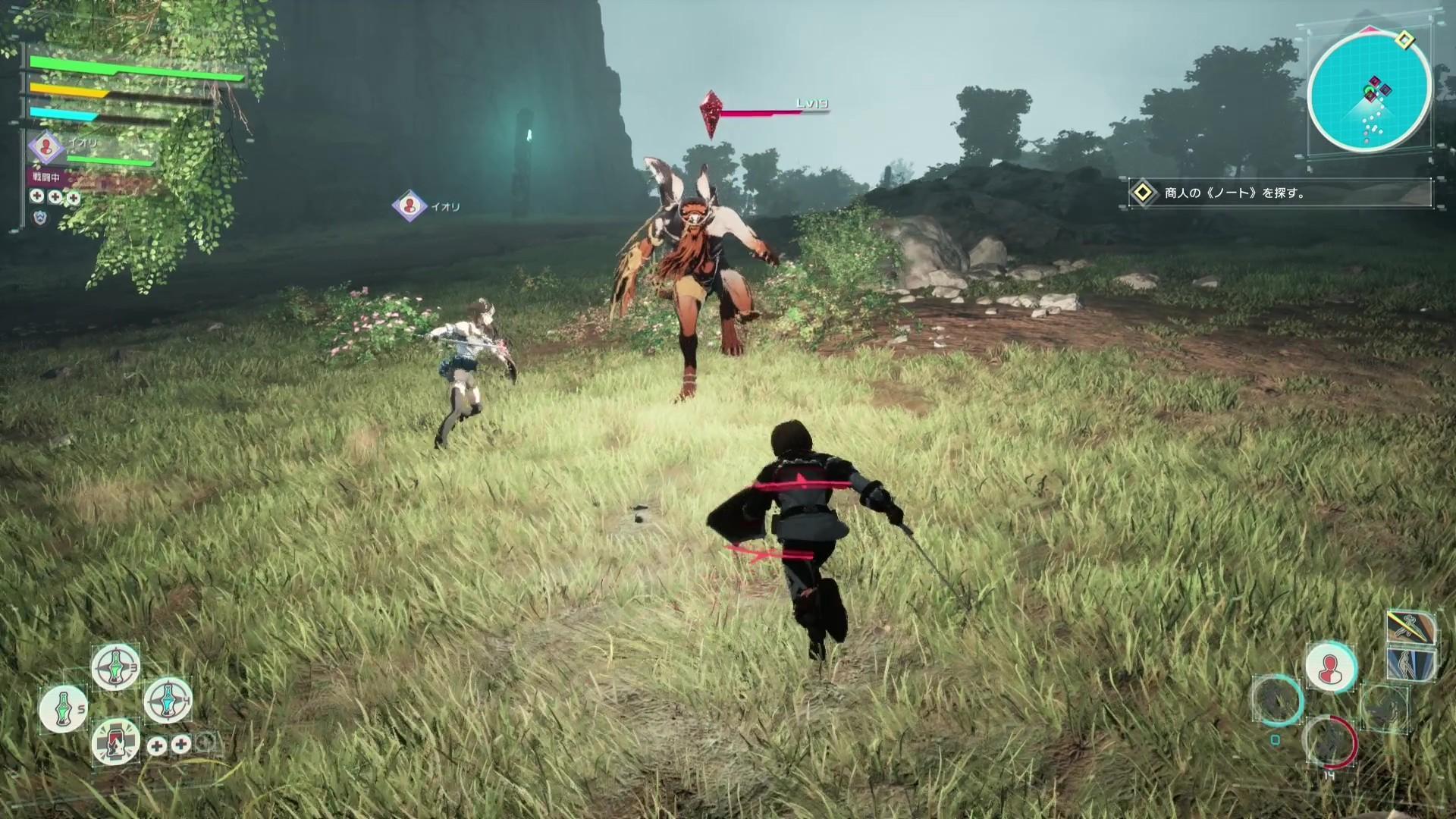Select the lower sword skill art icon
Screen dimensions: 1456x819
point(1410,664)
